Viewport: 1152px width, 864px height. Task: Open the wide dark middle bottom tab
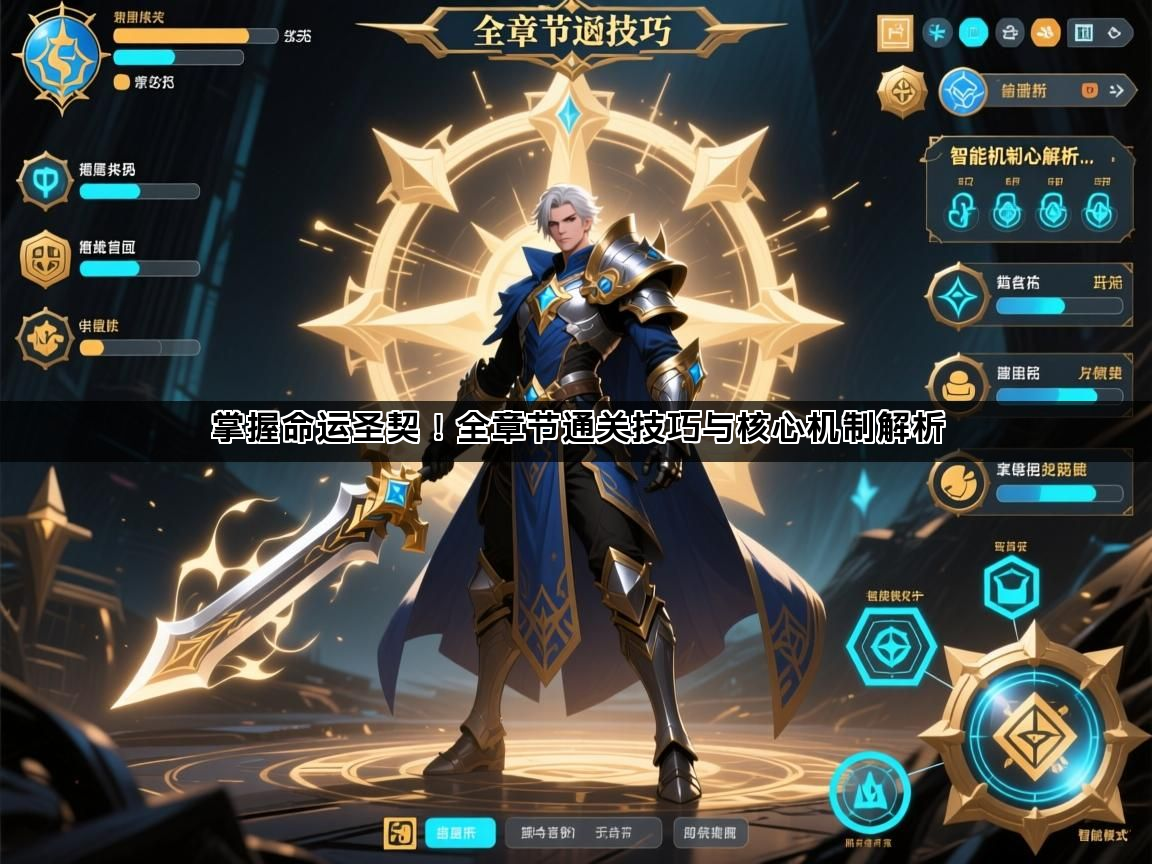point(583,832)
